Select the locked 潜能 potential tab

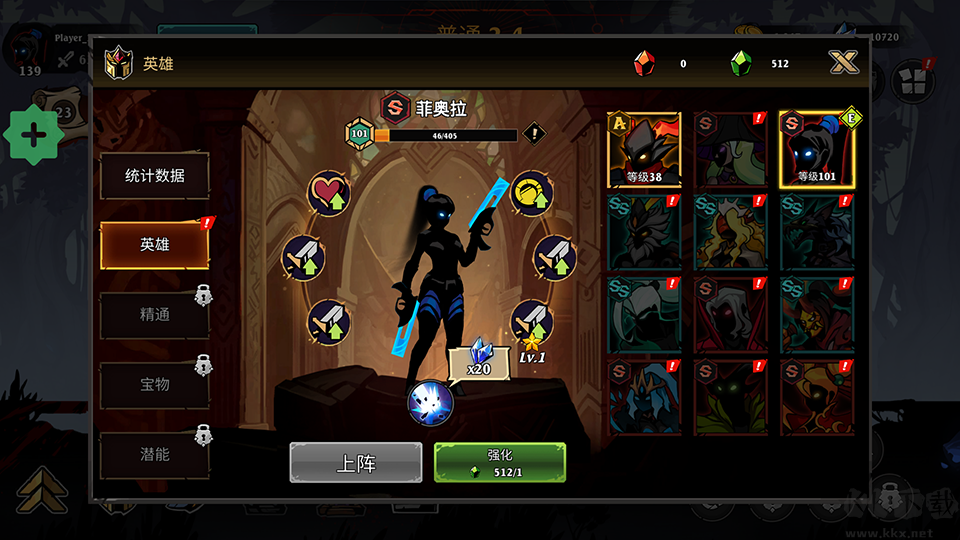(x=154, y=454)
